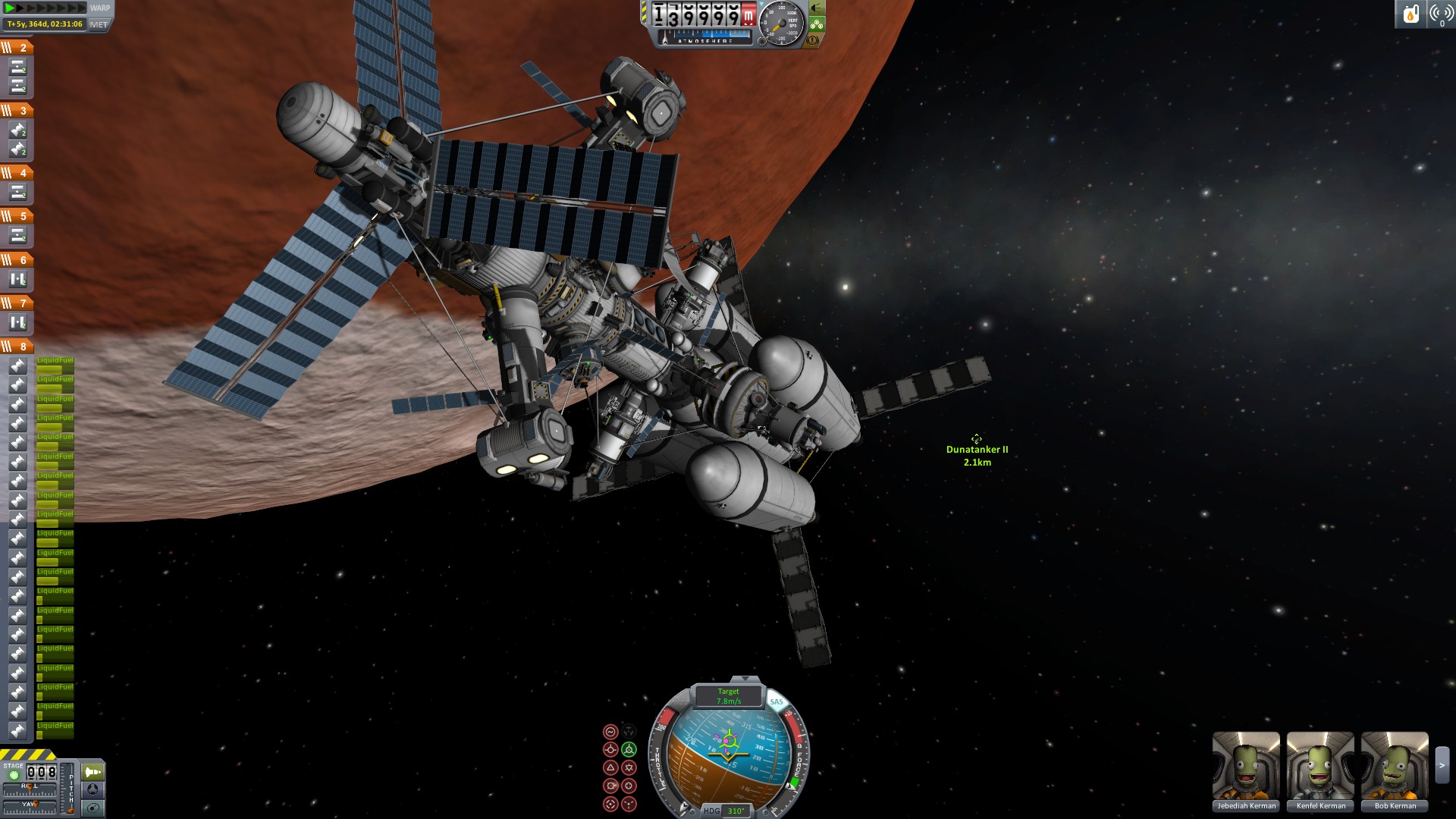
Task: Switch to map view
Action: (93, 808)
